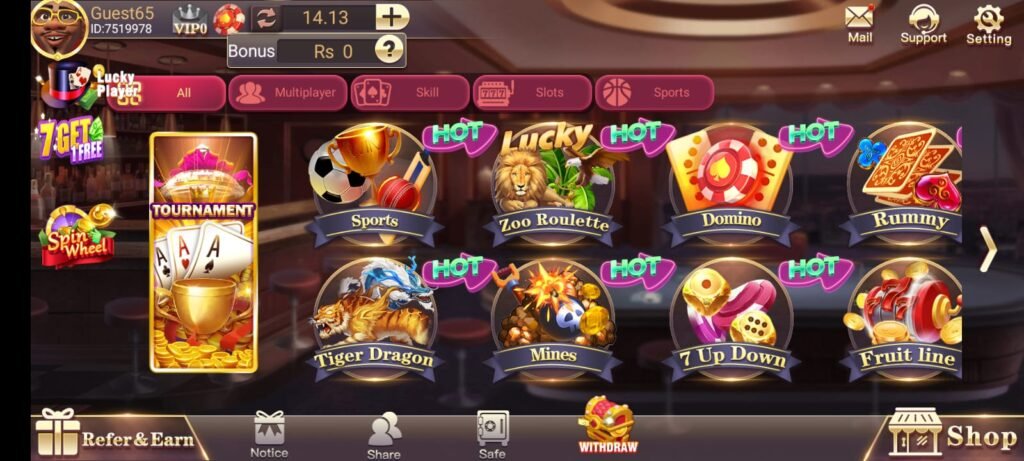Enter the Shop
The height and width of the screenshot is (461, 1024).
955,434
